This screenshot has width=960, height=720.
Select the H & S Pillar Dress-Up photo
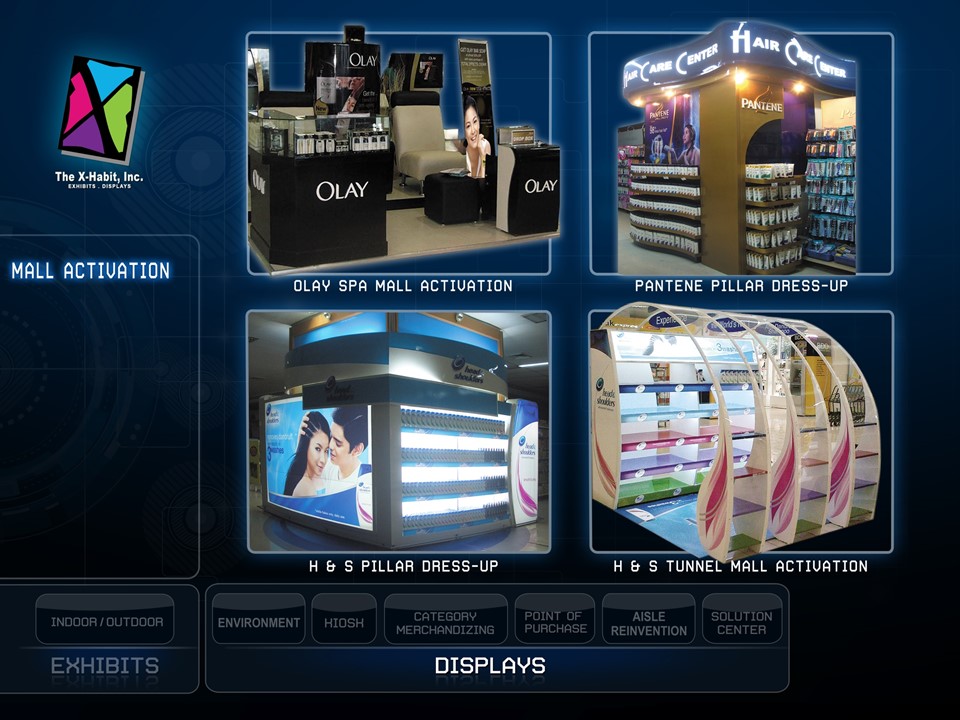tap(399, 431)
